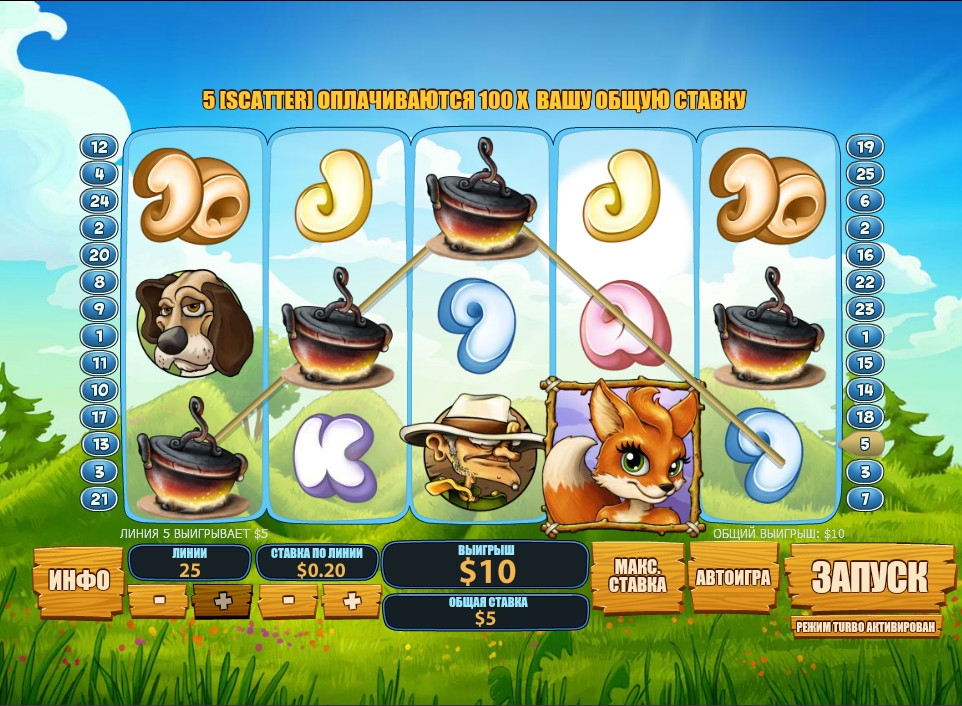This screenshot has height=706, width=962.
Task: Choose payline number 24
Action: (x=99, y=201)
